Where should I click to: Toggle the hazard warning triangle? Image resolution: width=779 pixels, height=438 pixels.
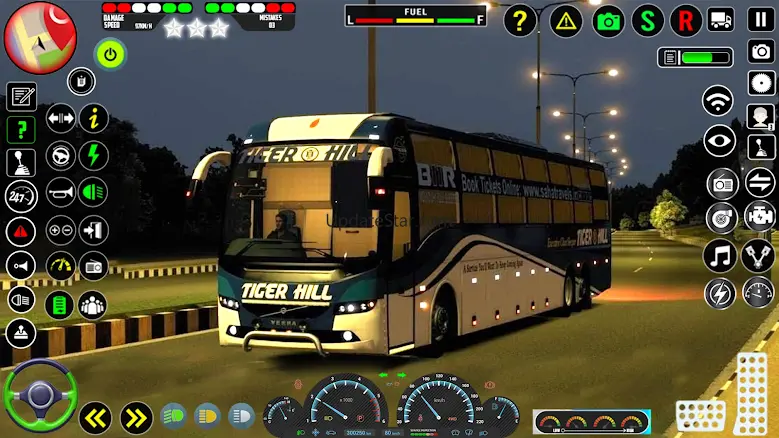[566, 20]
